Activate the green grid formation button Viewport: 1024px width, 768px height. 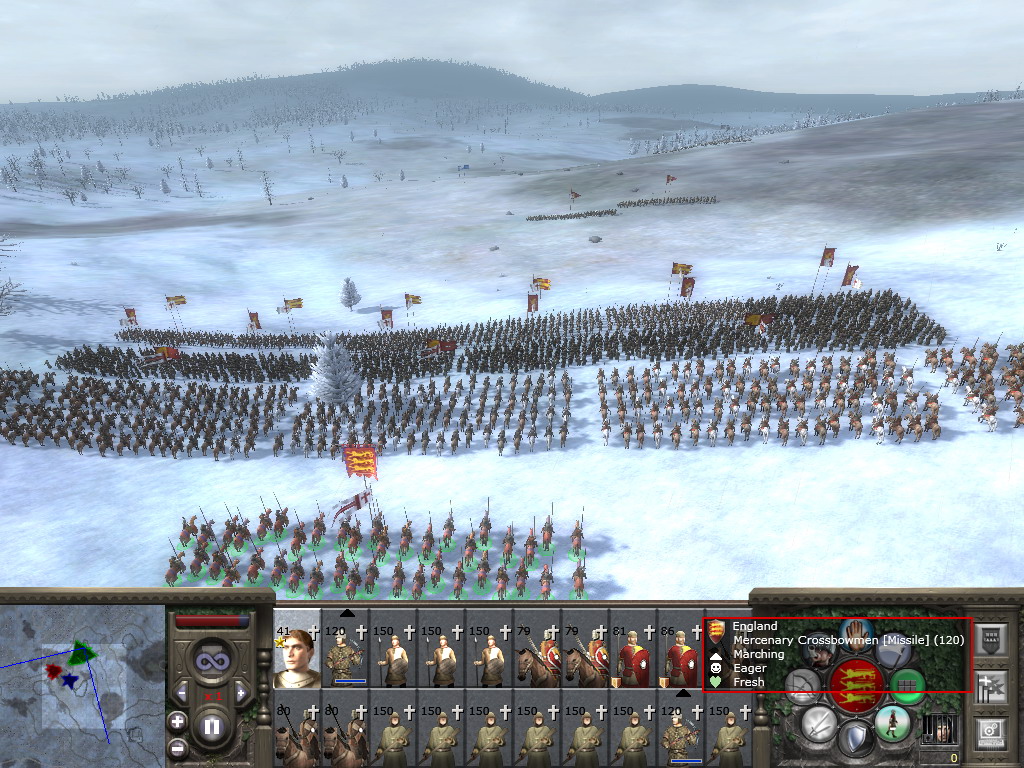tap(908, 685)
